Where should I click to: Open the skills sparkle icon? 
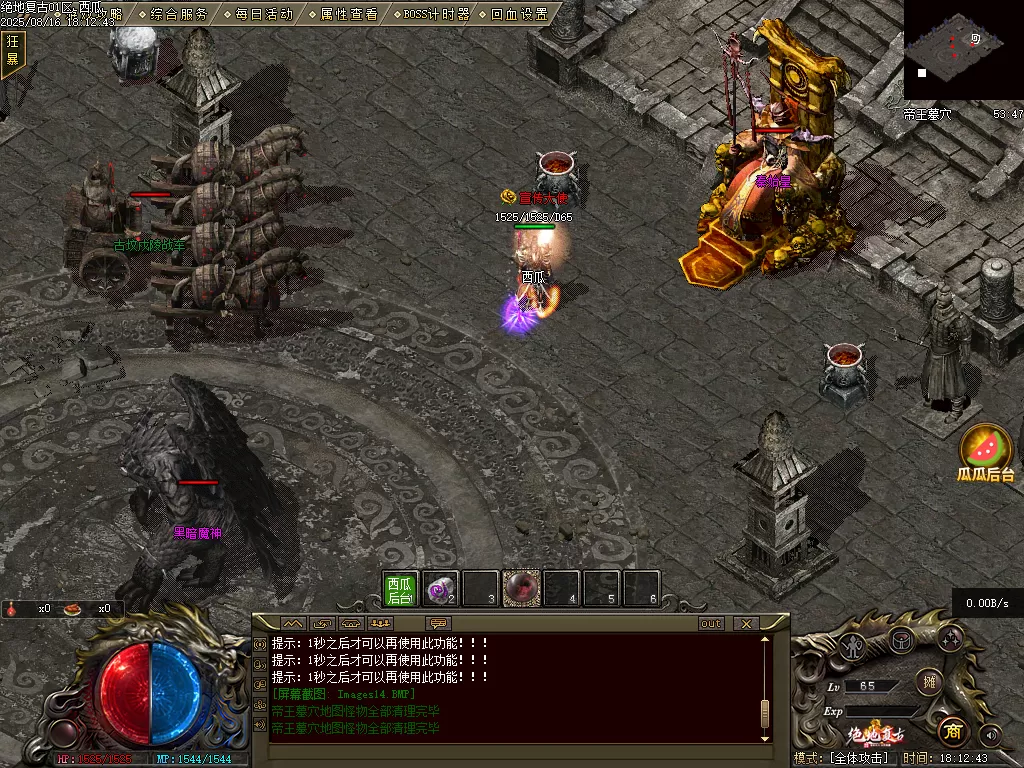(949, 638)
